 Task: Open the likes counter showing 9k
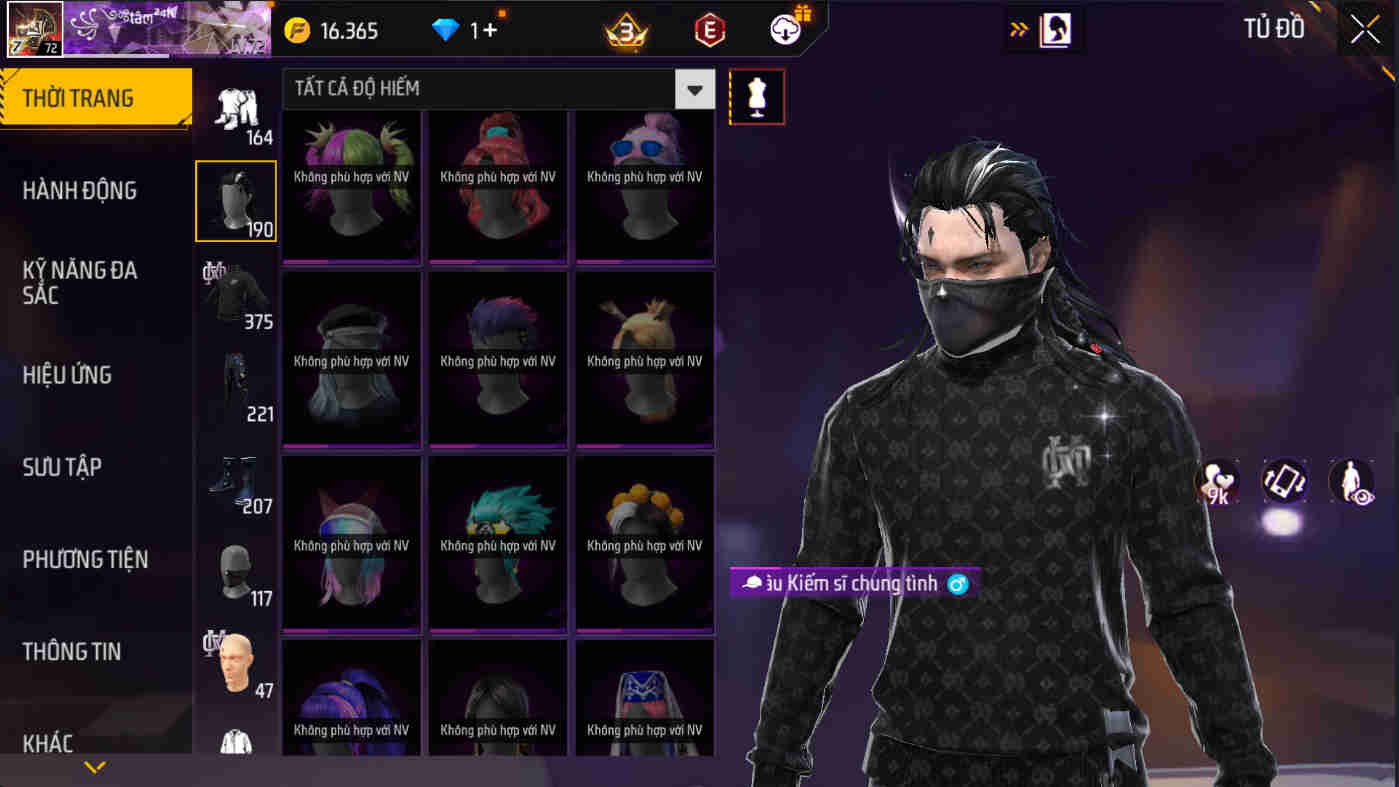tap(1216, 482)
